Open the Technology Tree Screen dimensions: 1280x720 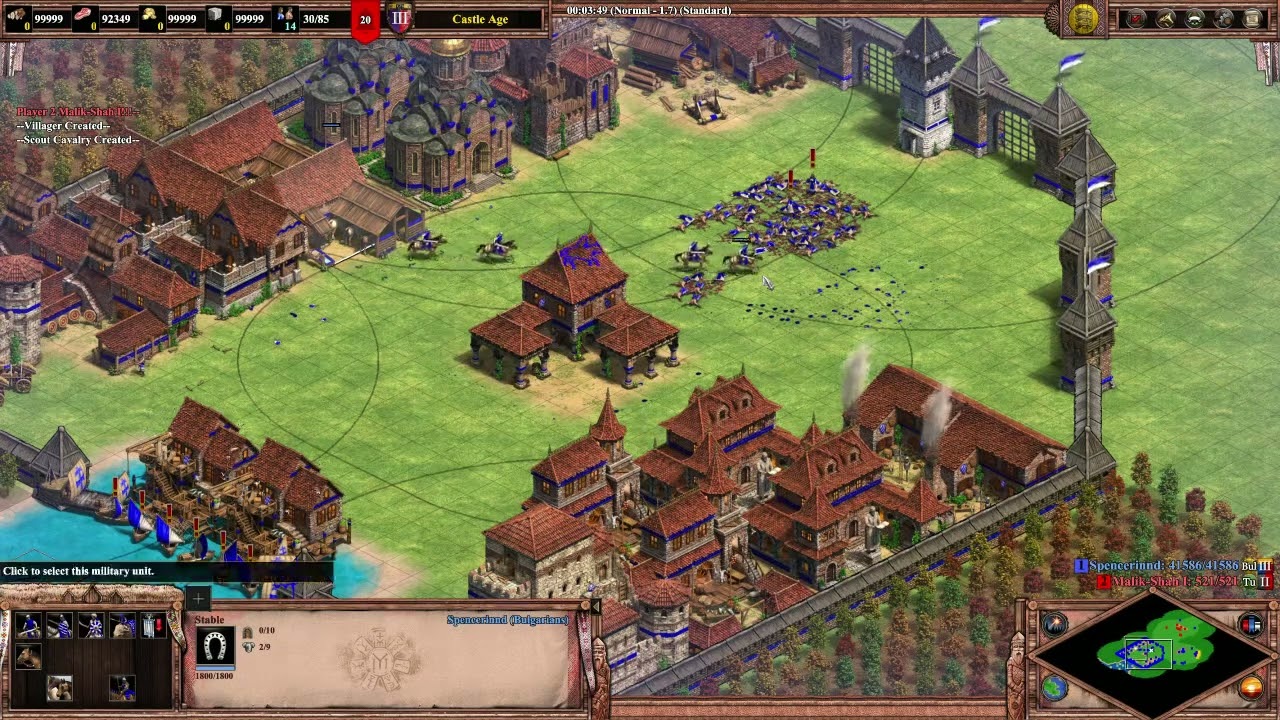1252,18
